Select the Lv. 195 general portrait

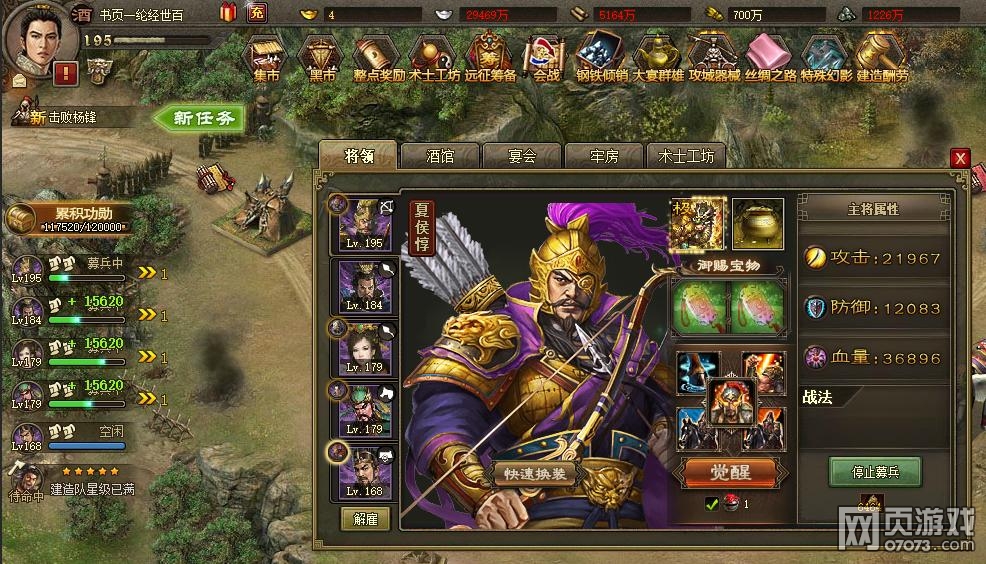[364, 223]
